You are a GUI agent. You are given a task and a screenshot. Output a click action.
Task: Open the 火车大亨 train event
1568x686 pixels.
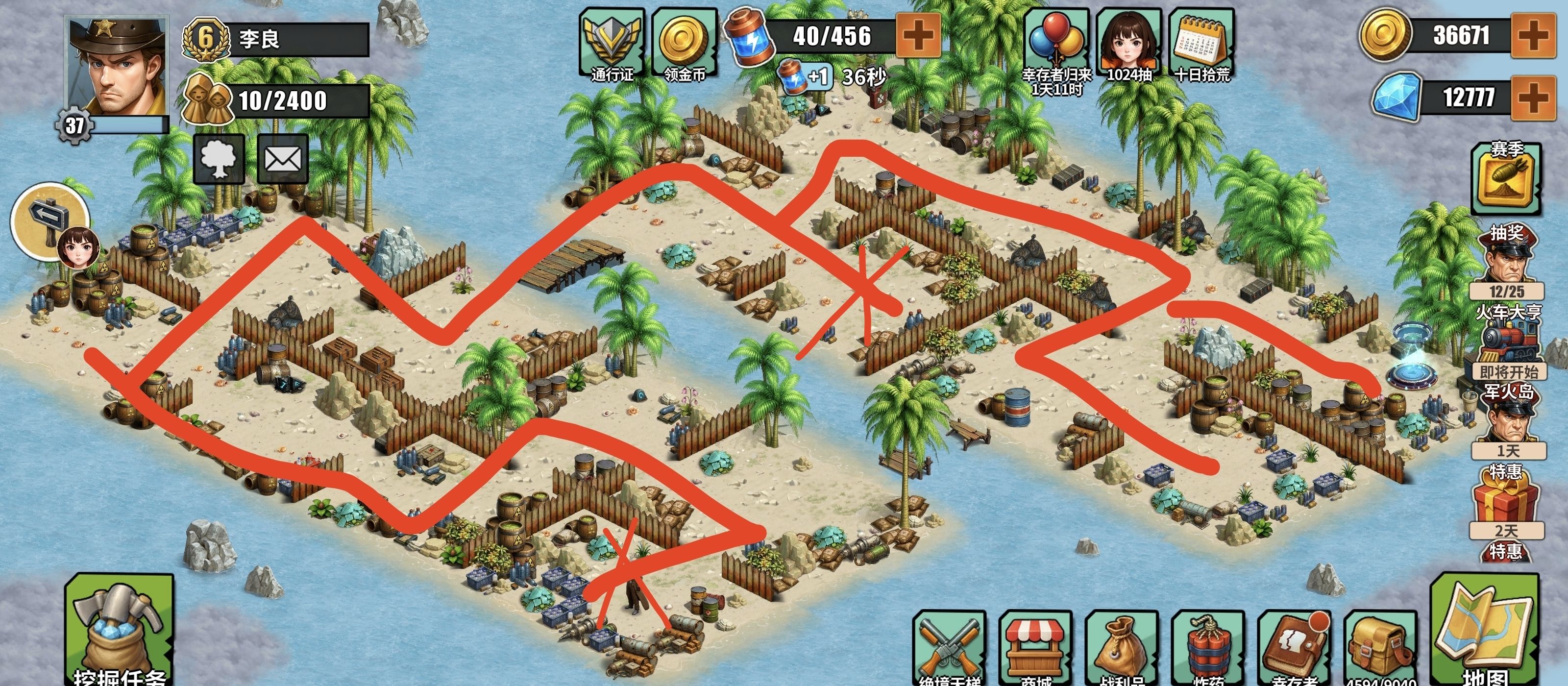tap(1507, 342)
